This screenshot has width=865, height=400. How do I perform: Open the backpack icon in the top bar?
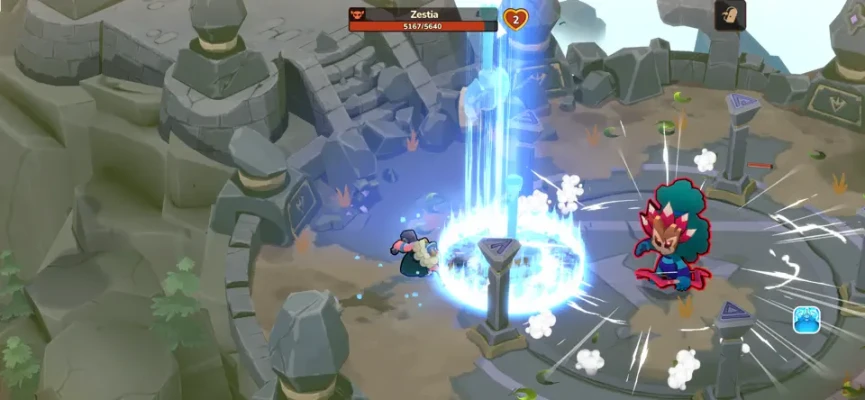point(729,15)
